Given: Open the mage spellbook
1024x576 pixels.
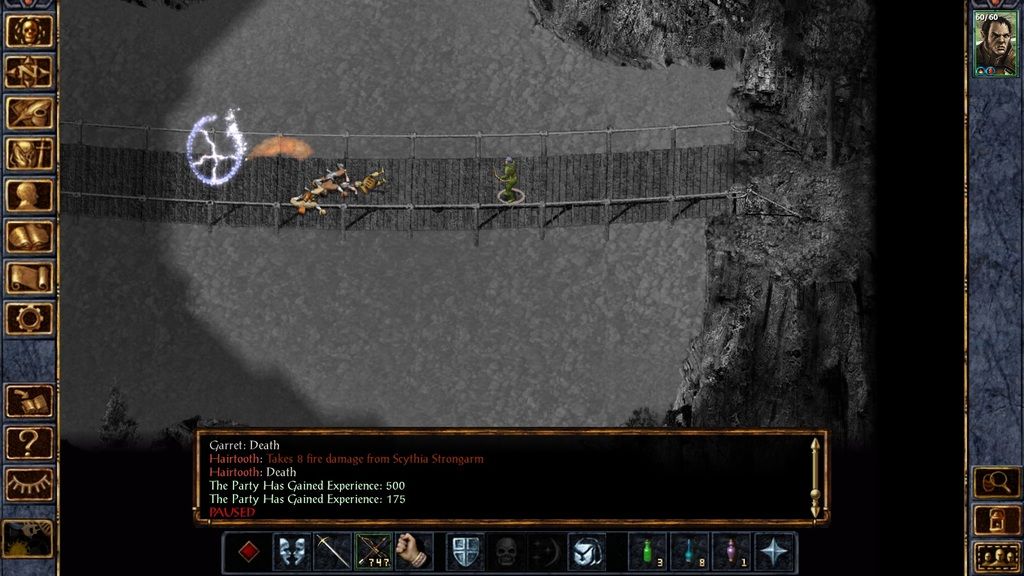Looking at the screenshot, I should coord(30,236).
